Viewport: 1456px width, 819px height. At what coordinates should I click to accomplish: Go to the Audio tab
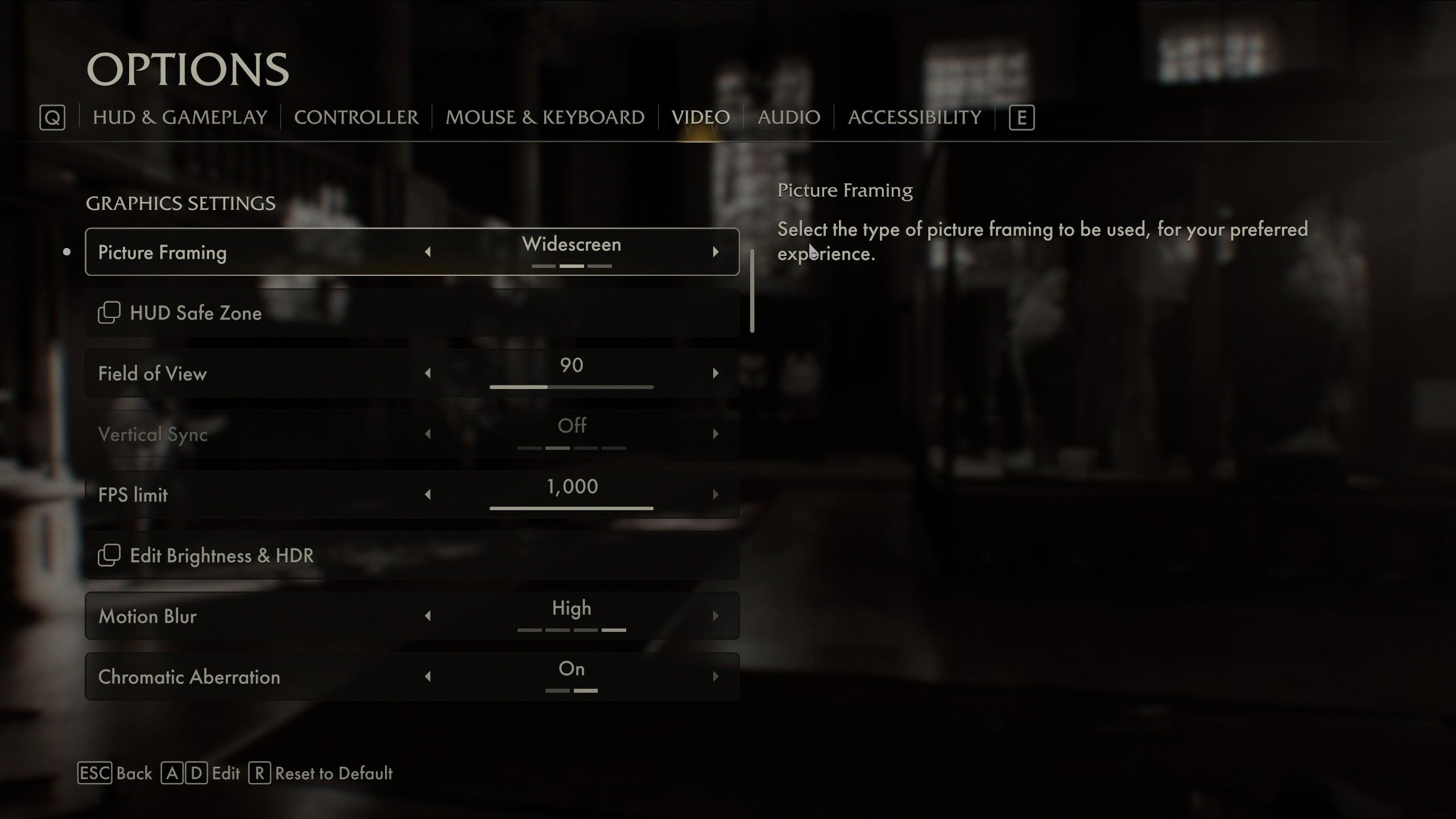[788, 117]
